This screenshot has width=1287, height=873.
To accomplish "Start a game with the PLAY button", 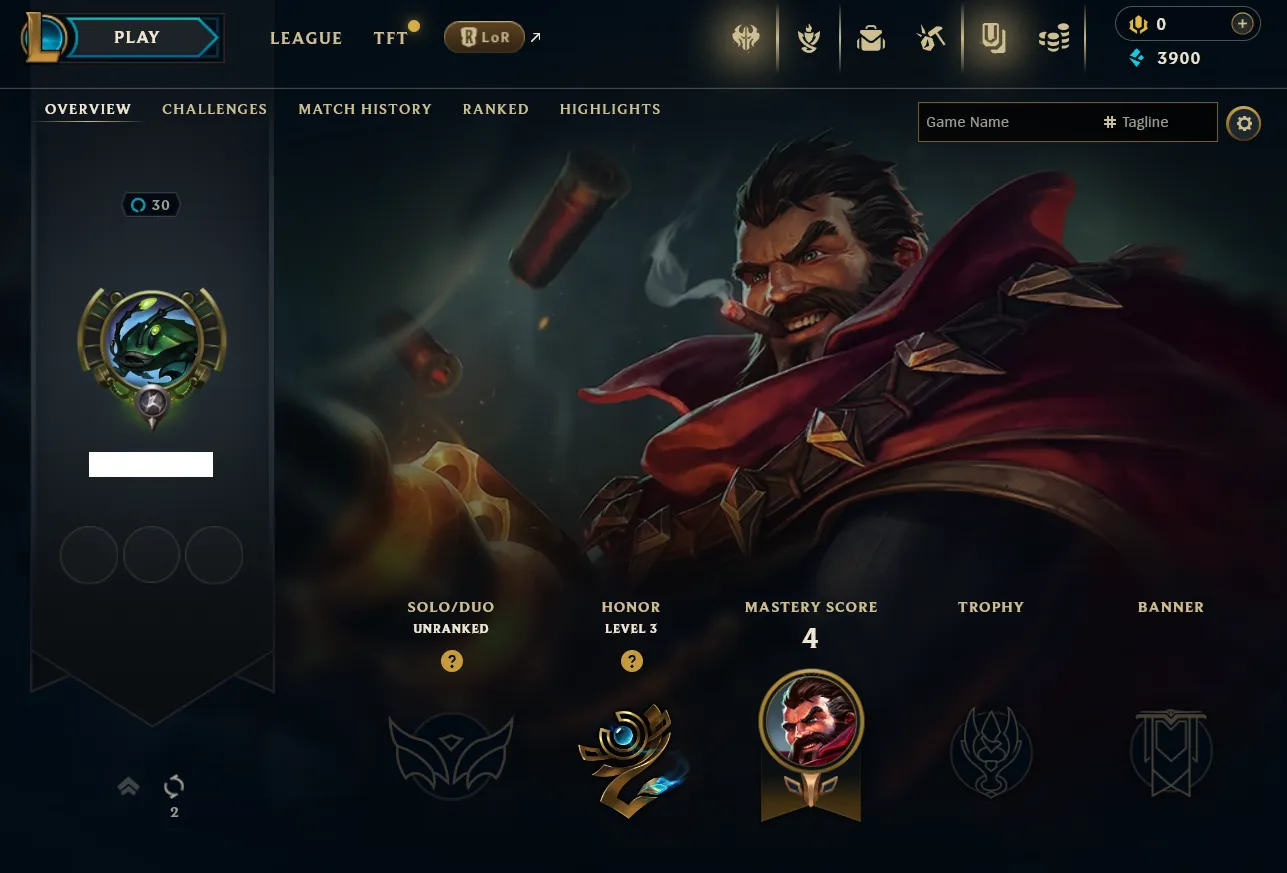I will pyautogui.click(x=137, y=38).
